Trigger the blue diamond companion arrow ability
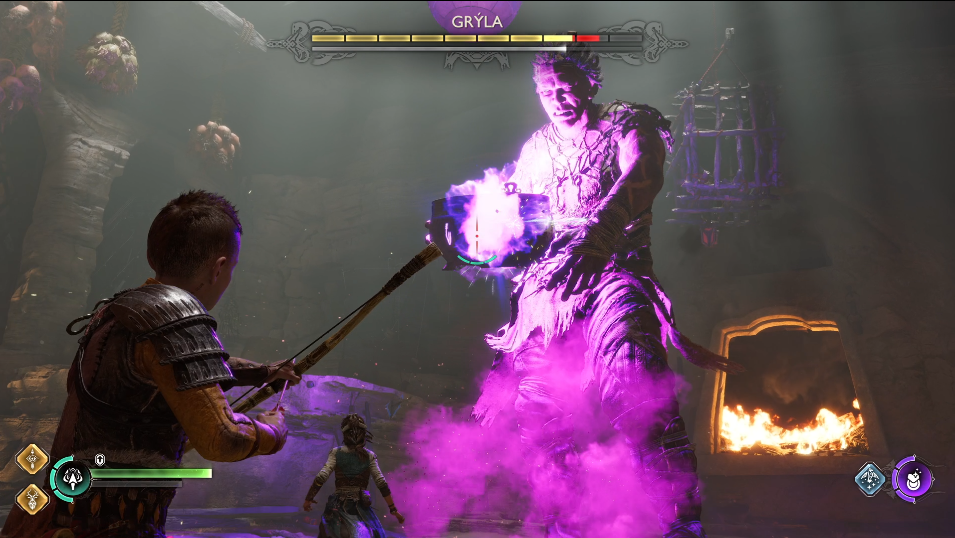 [871, 478]
